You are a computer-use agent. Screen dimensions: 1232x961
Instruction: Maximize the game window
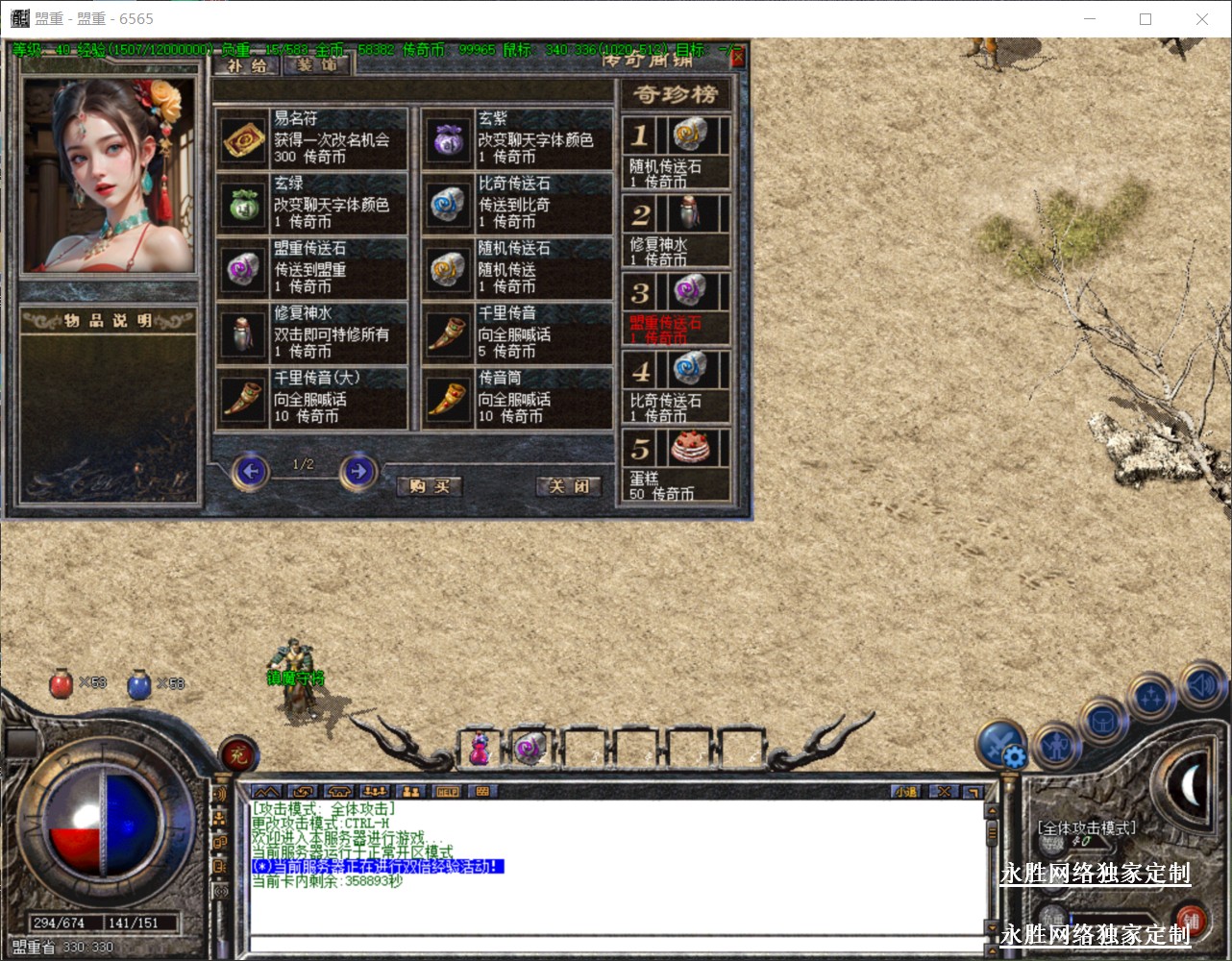[1146, 19]
